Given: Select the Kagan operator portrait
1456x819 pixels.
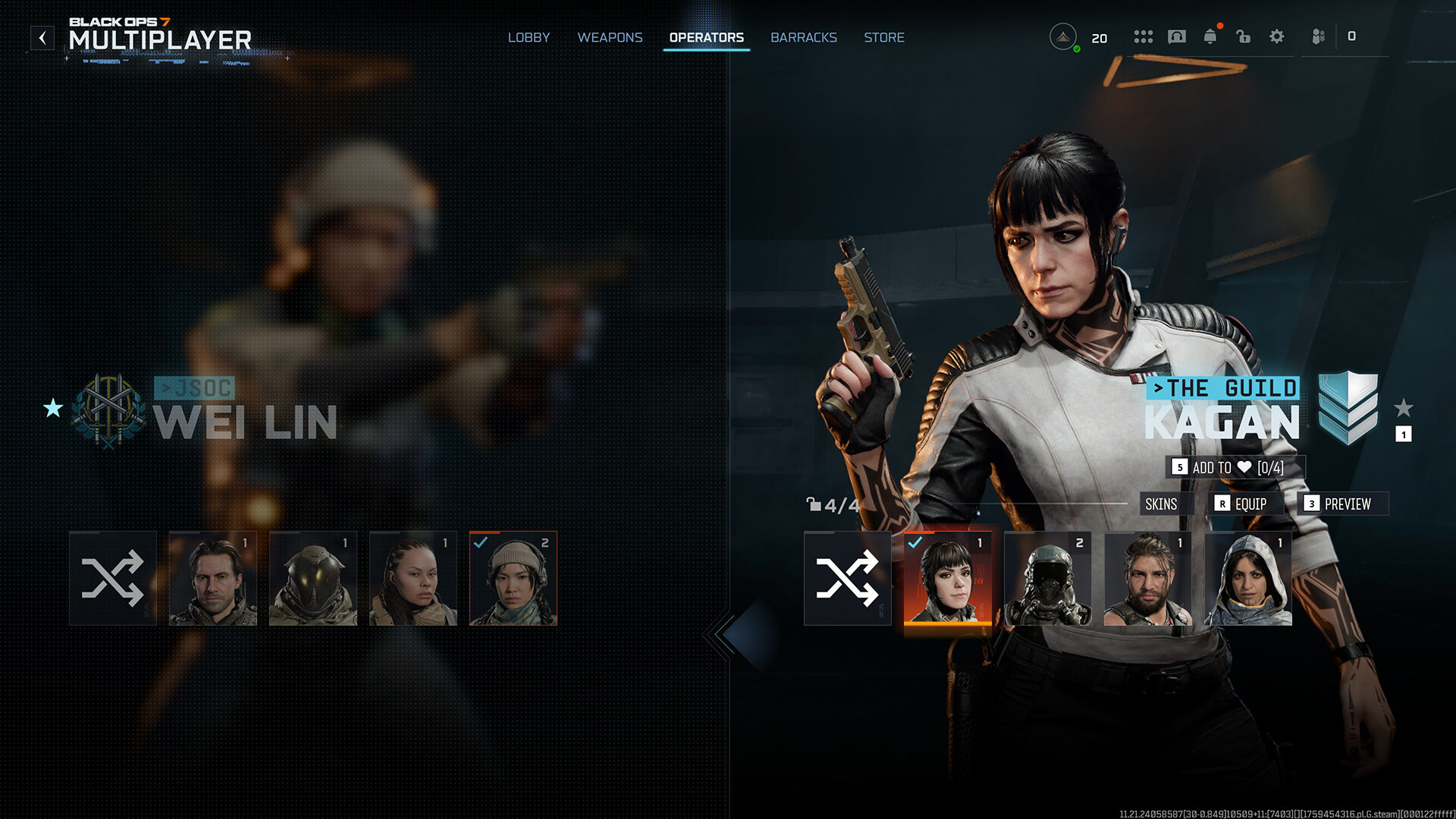Looking at the screenshot, I should point(947,578).
